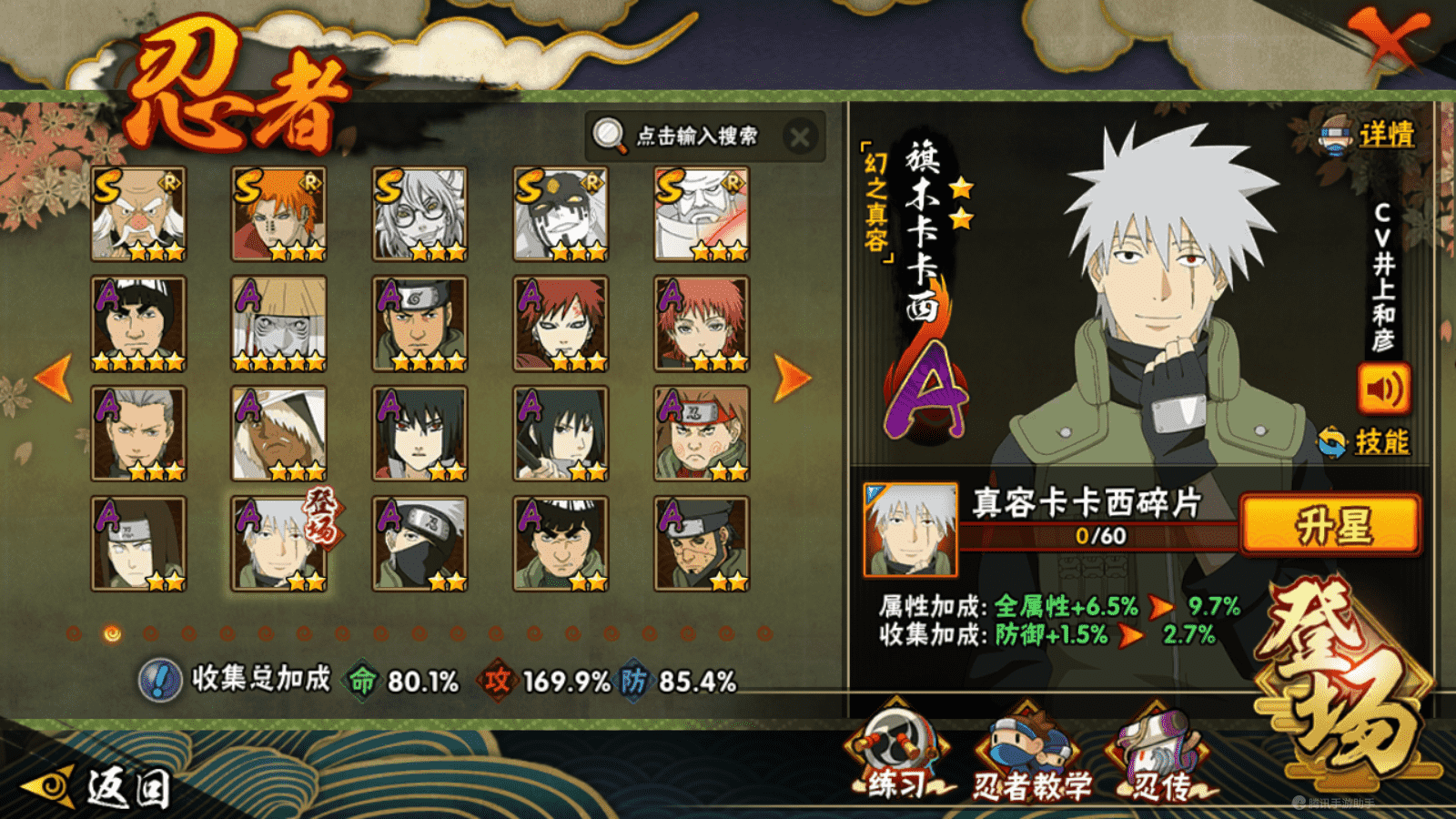The width and height of the screenshot is (1456, 819).
Task: Select the masked Kakashi ninja portrait
Action: (420, 544)
